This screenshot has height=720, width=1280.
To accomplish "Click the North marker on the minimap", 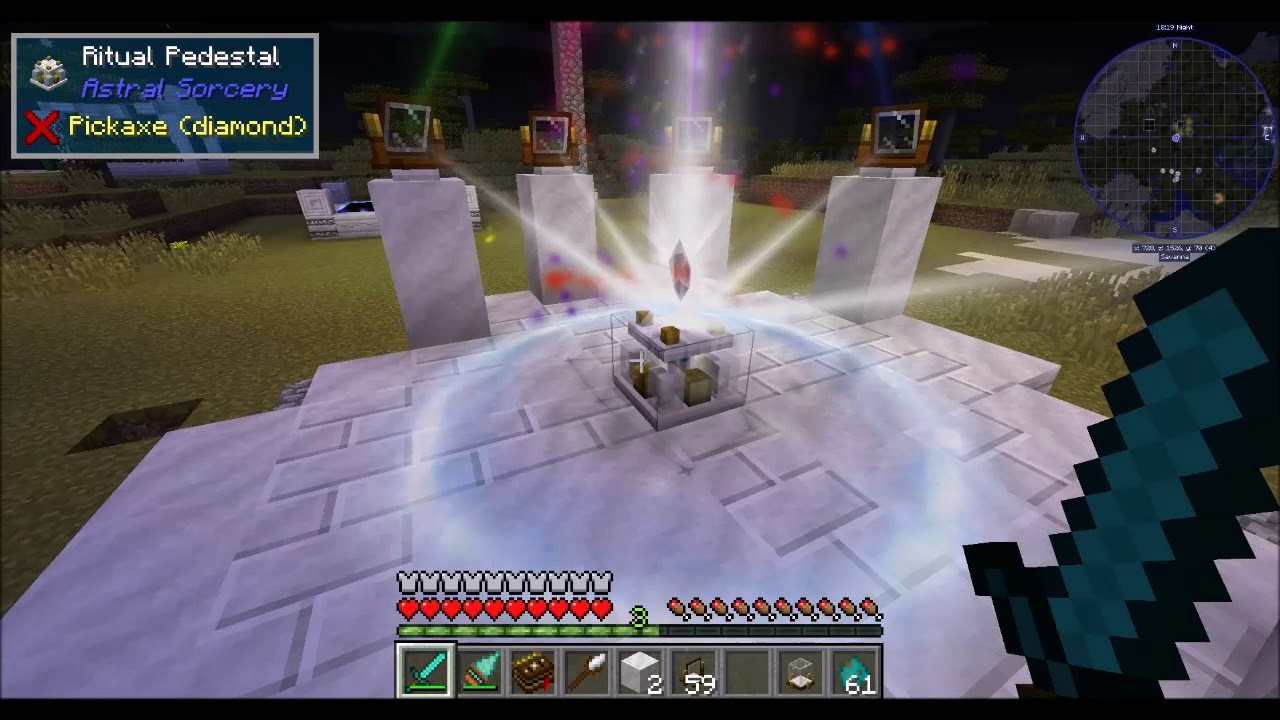I will (1175, 45).
